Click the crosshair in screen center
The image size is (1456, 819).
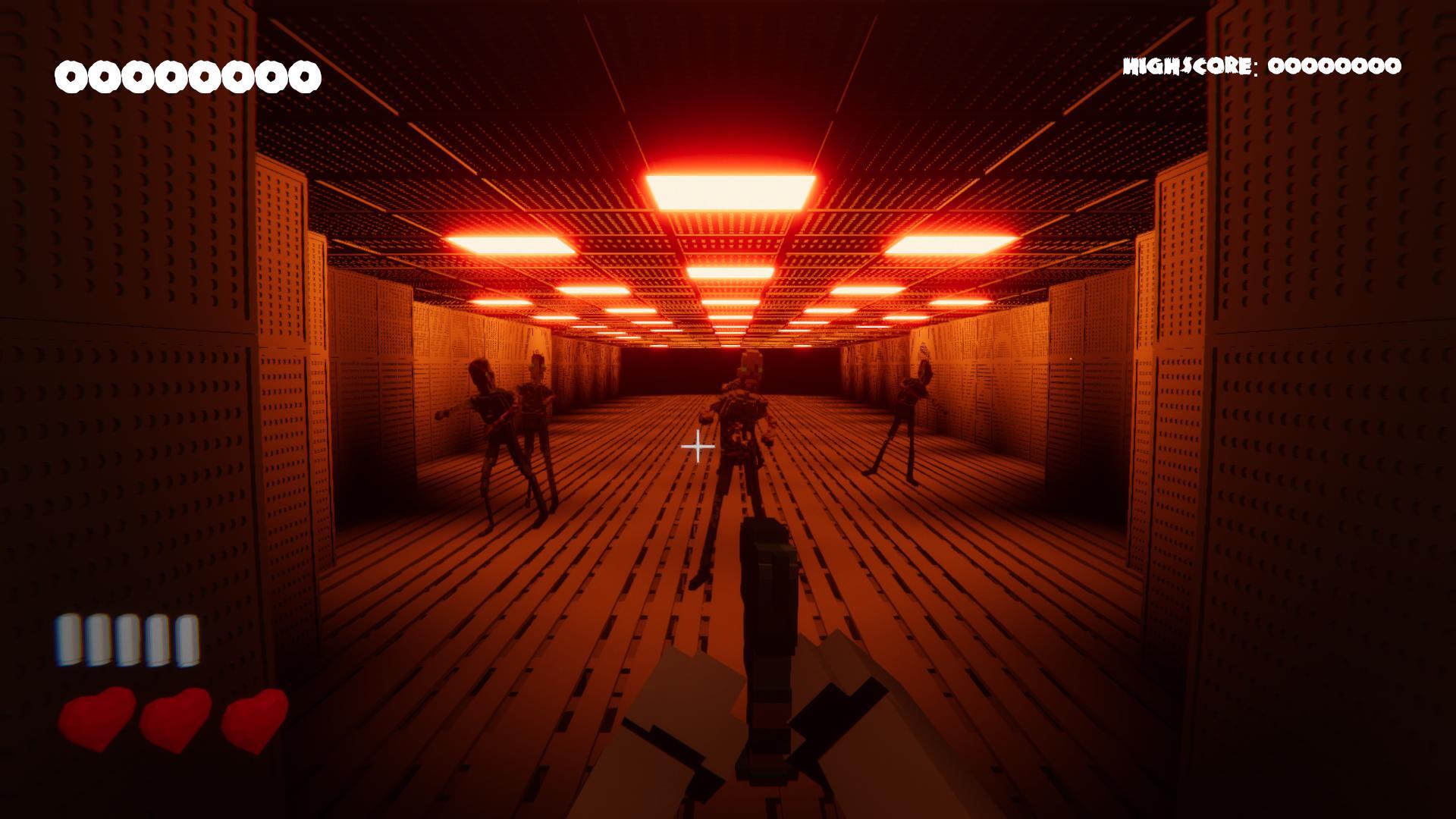point(699,447)
